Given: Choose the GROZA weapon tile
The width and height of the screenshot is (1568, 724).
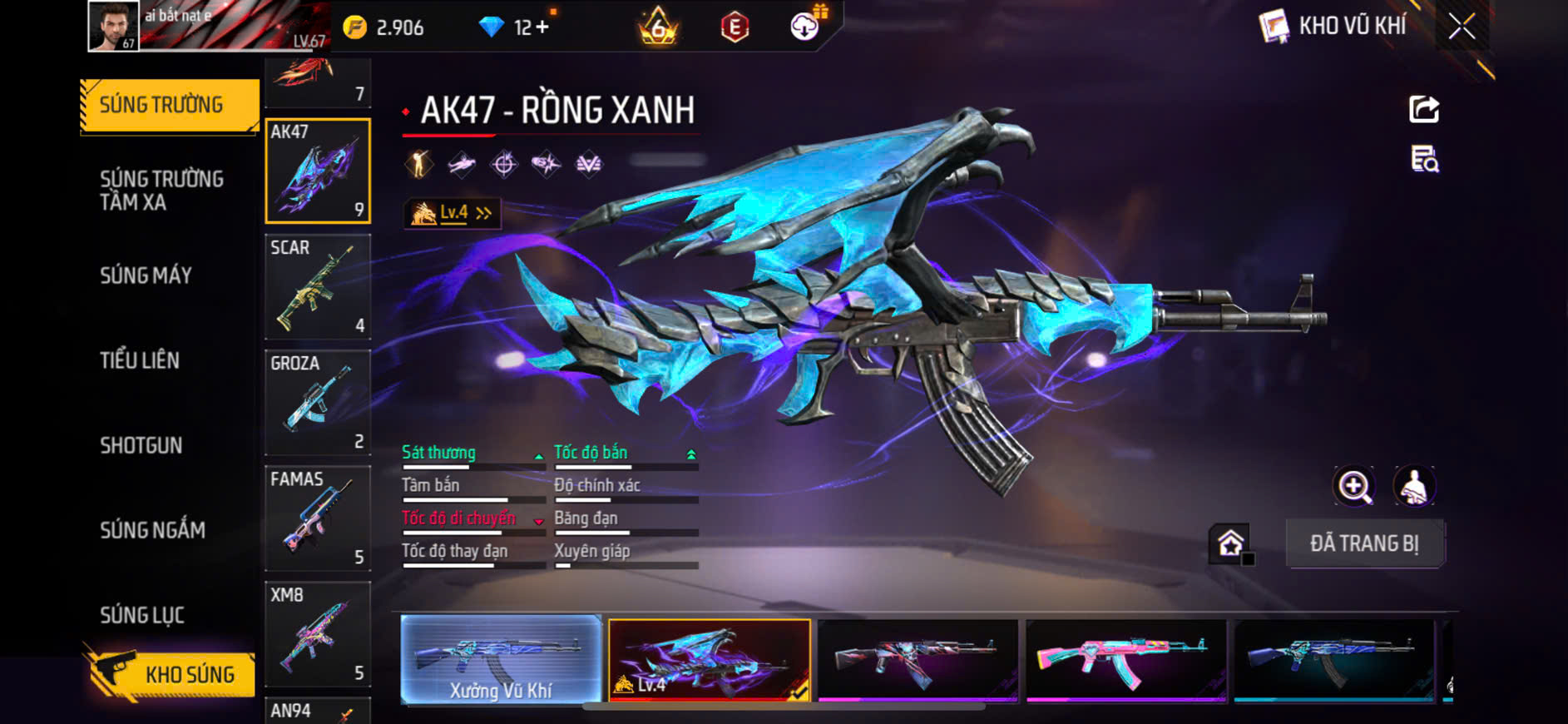Looking at the screenshot, I should [317, 402].
